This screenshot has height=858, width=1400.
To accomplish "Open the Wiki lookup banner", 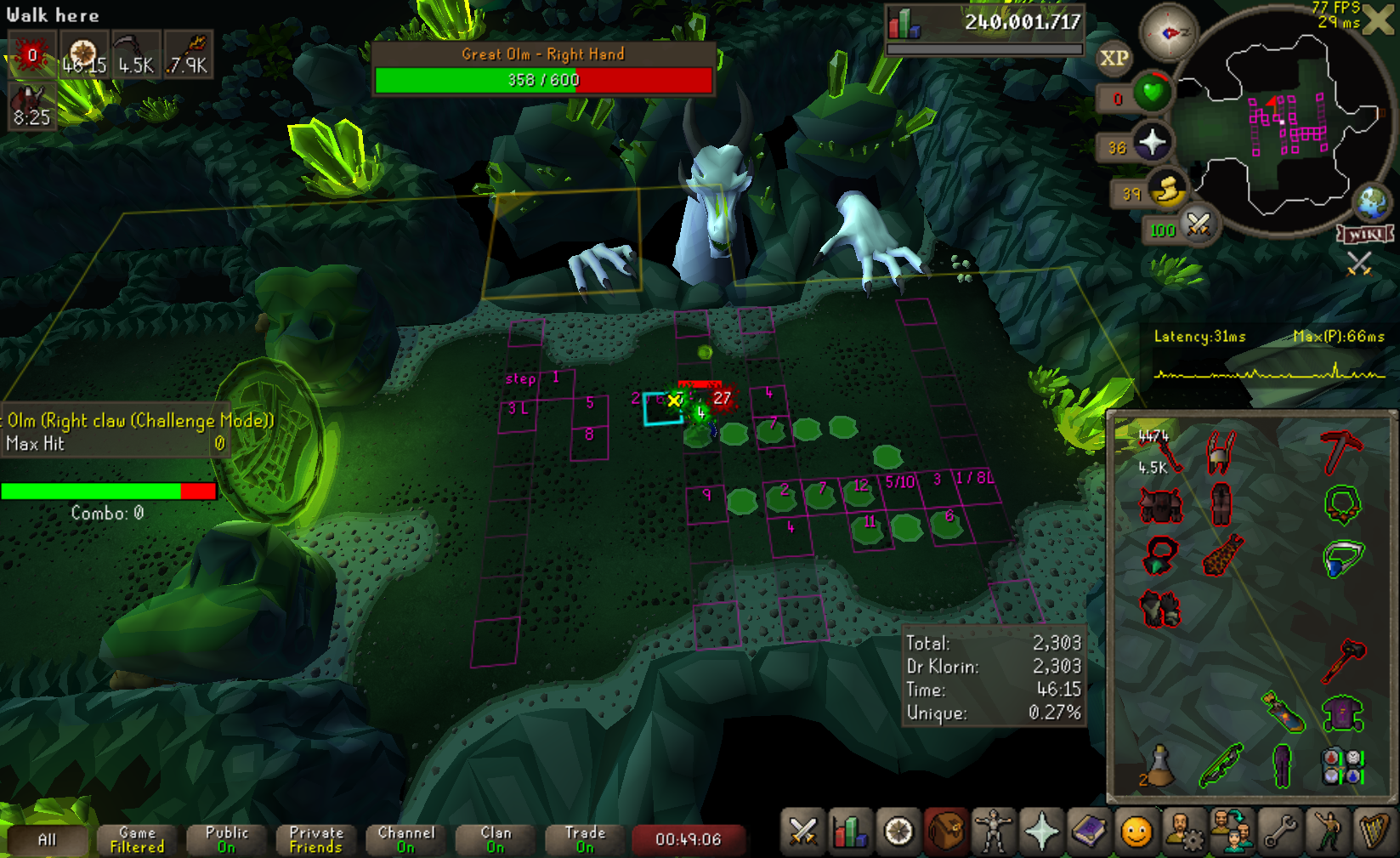I will (x=1366, y=234).
